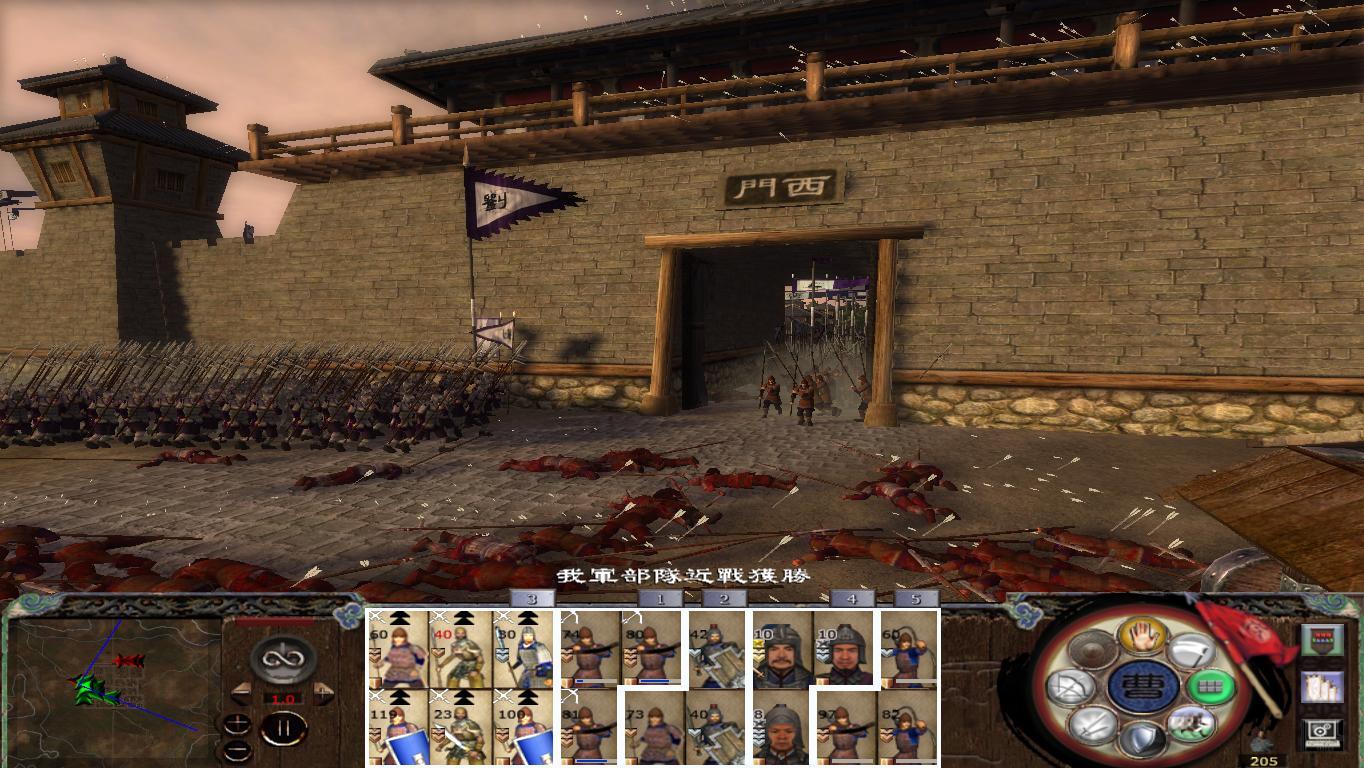Viewport: 1364px width, 768px height.
Task: Select the halt hand icon on command wheel
Action: point(1144,637)
